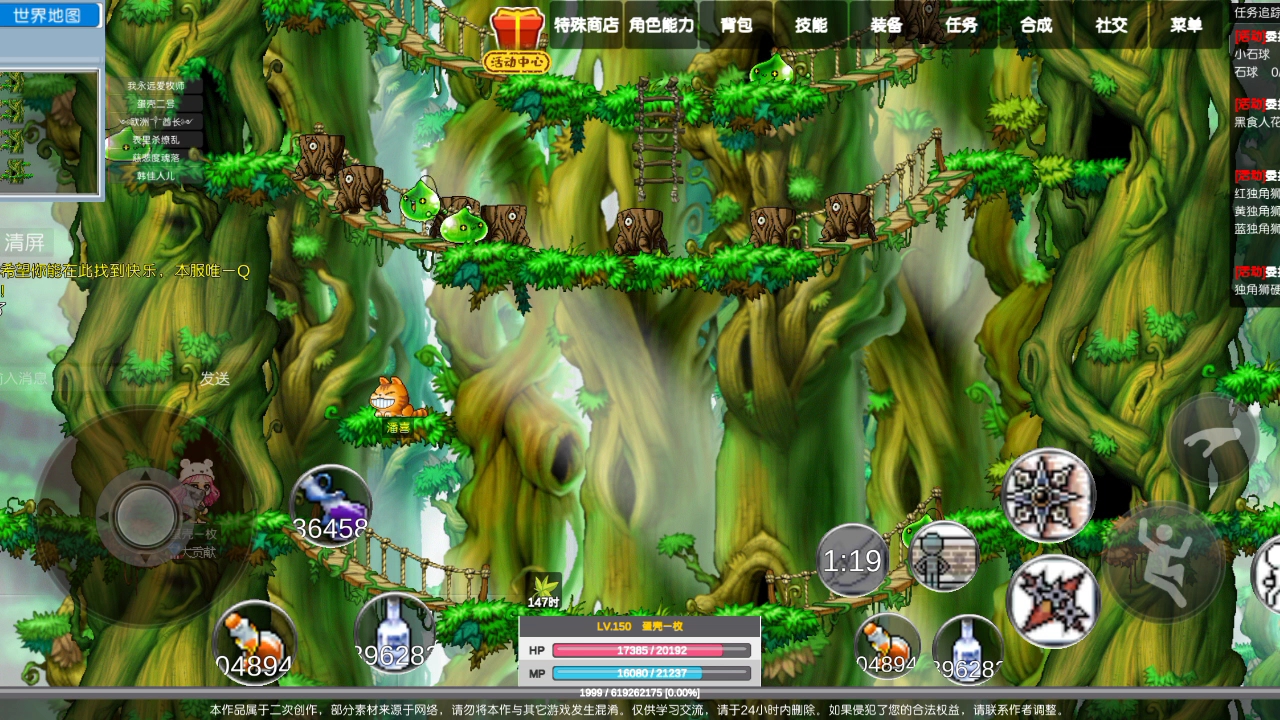
Task: Open the 背包 backpack
Action: click(736, 25)
